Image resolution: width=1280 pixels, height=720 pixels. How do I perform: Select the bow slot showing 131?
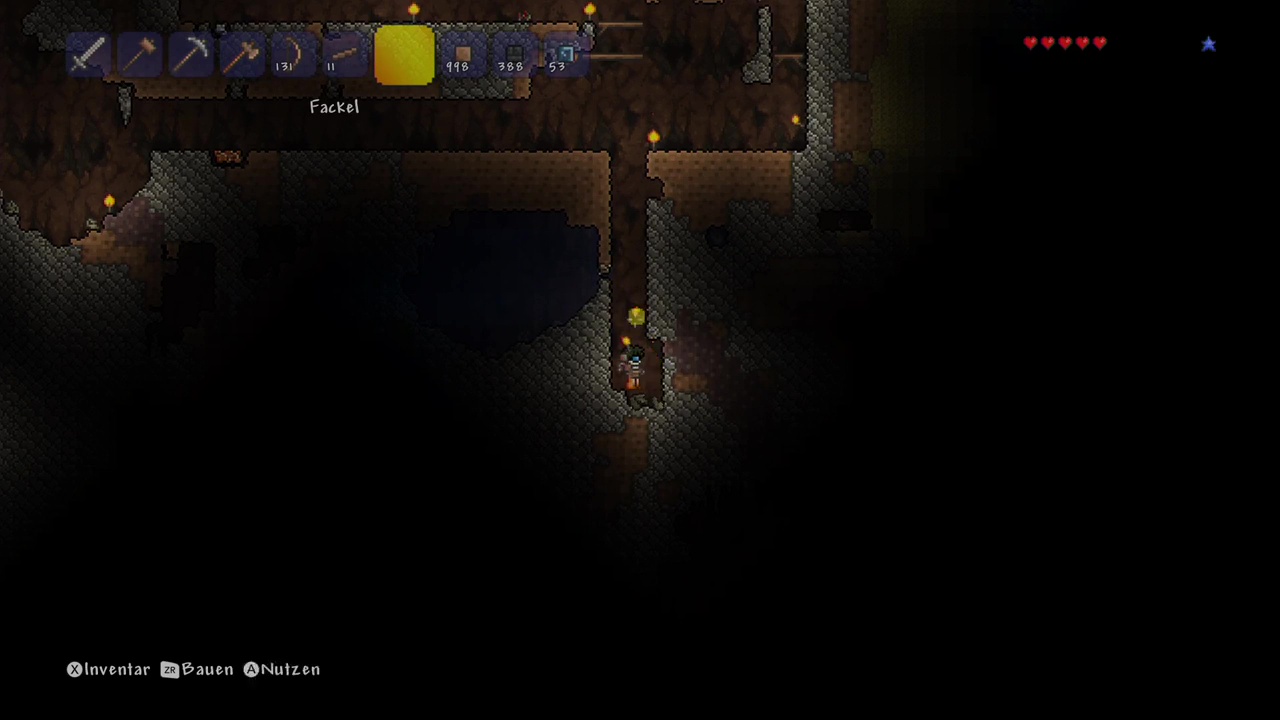(x=292, y=55)
